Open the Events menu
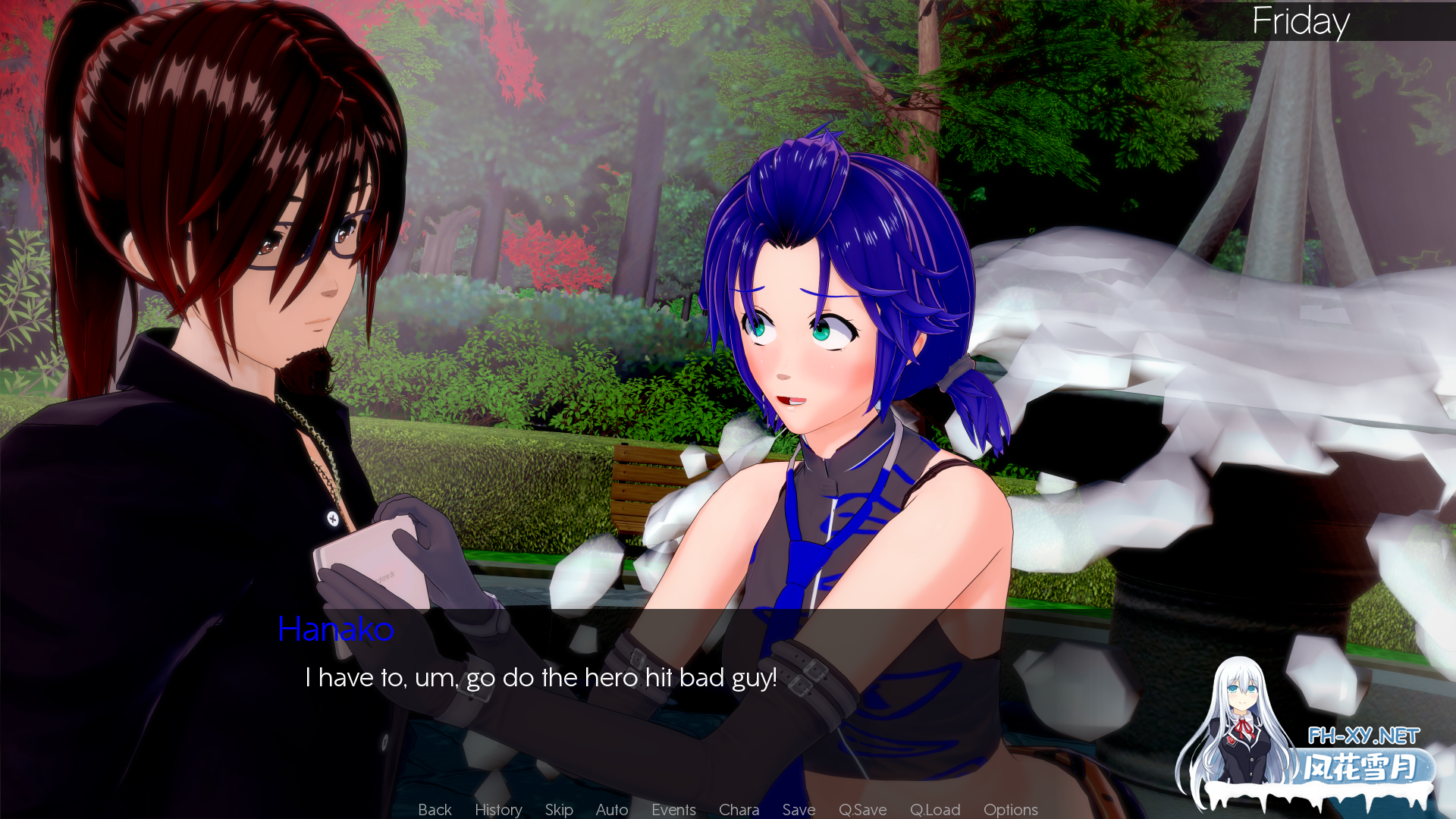 [673, 809]
